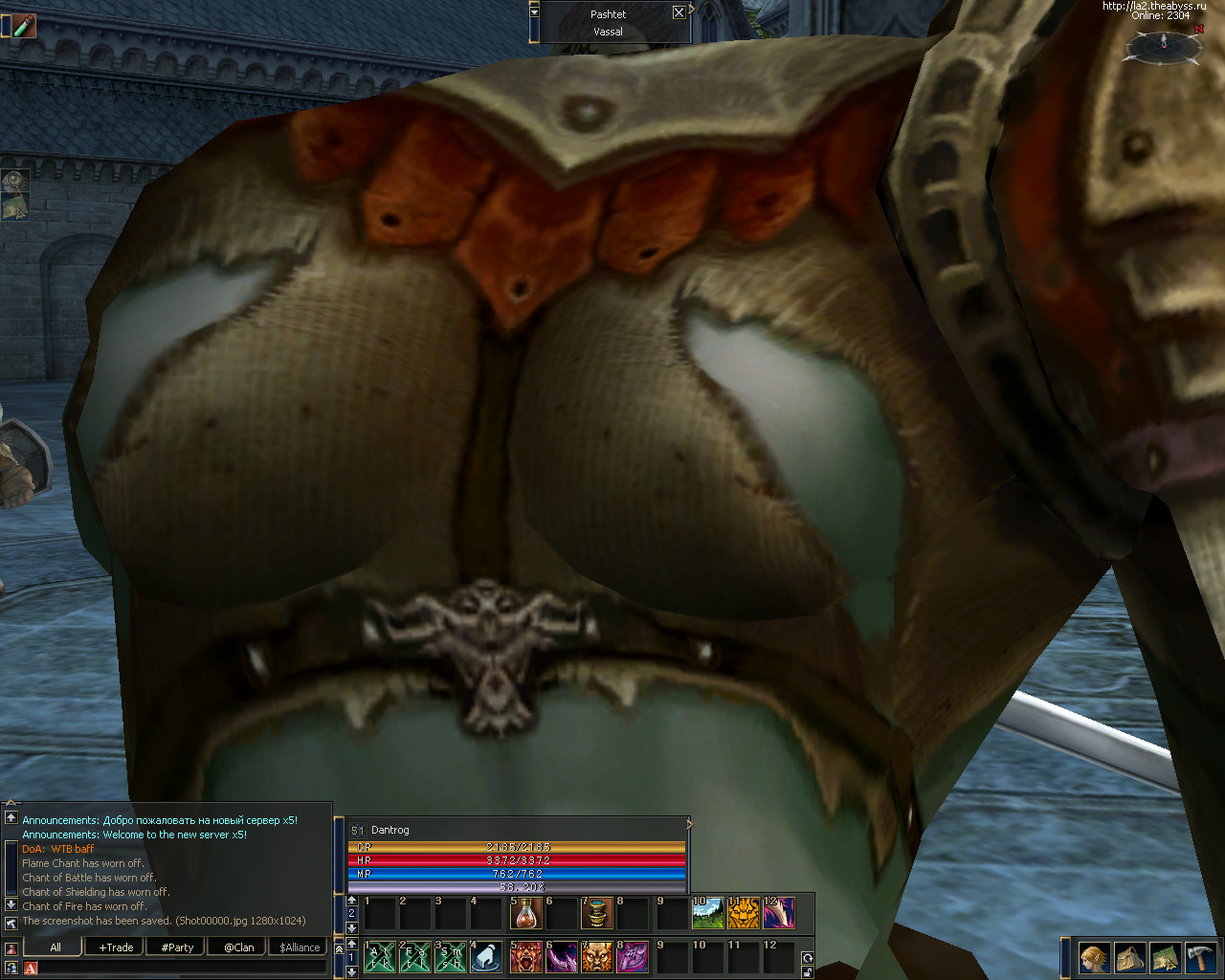Activate the white pointing glove action
The width and height of the screenshot is (1225, 980).
pyautogui.click(x=487, y=957)
